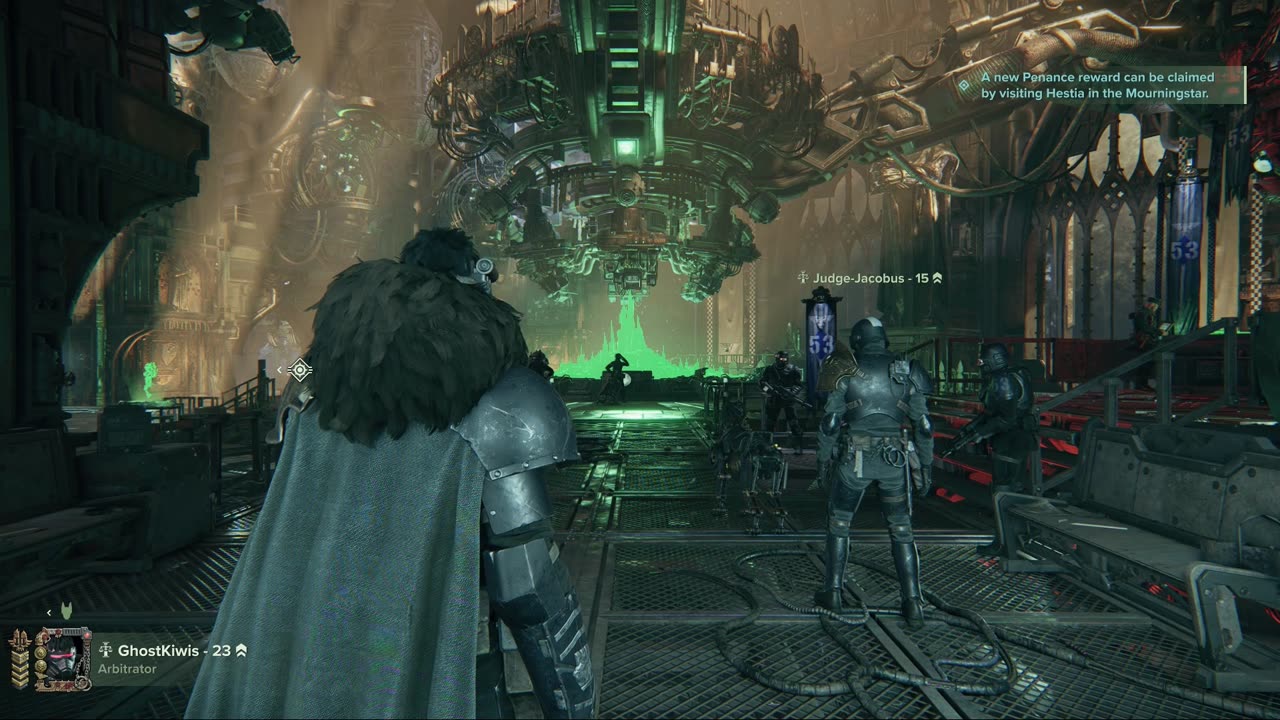The image size is (1280, 720).
Task: Click the green cyber-mastiff companion icon
Action: coord(67,610)
